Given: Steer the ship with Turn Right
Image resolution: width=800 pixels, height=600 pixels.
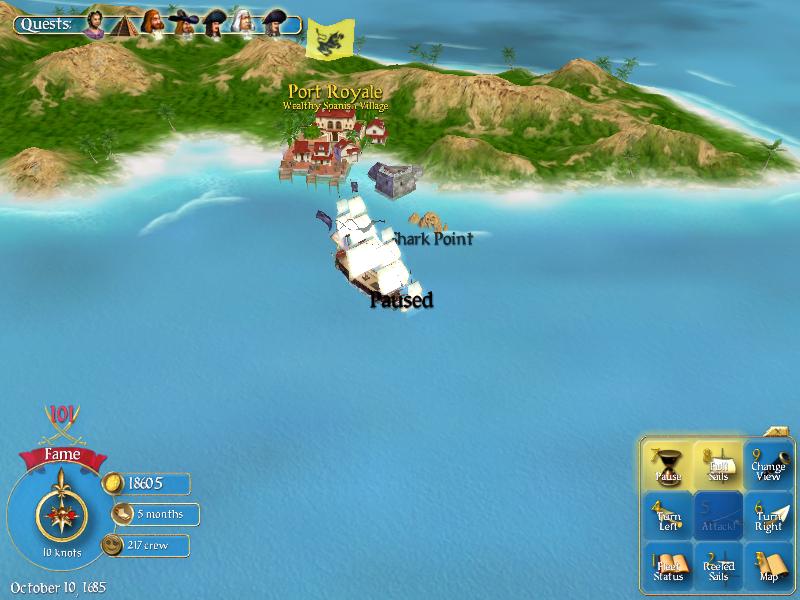Looking at the screenshot, I should coord(768,516).
